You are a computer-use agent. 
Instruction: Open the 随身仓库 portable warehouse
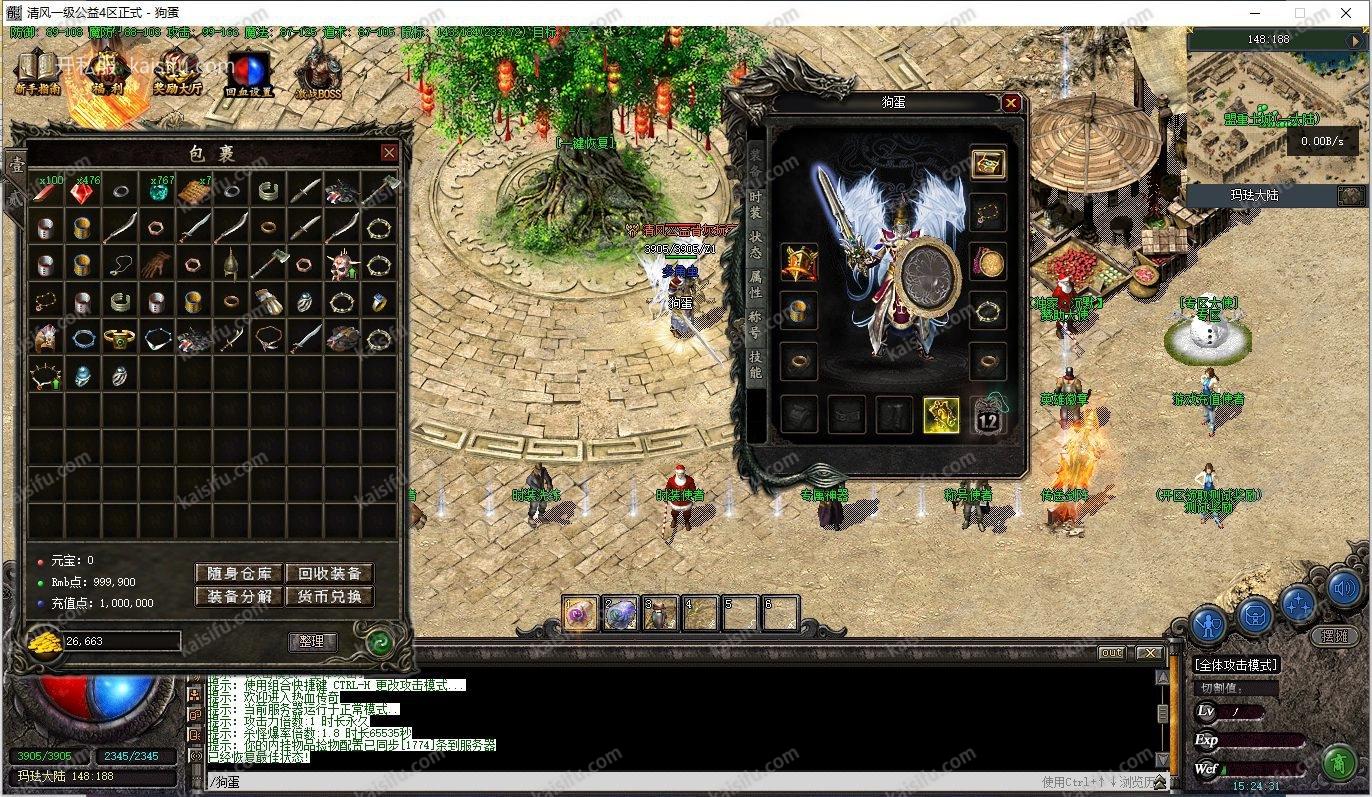238,573
